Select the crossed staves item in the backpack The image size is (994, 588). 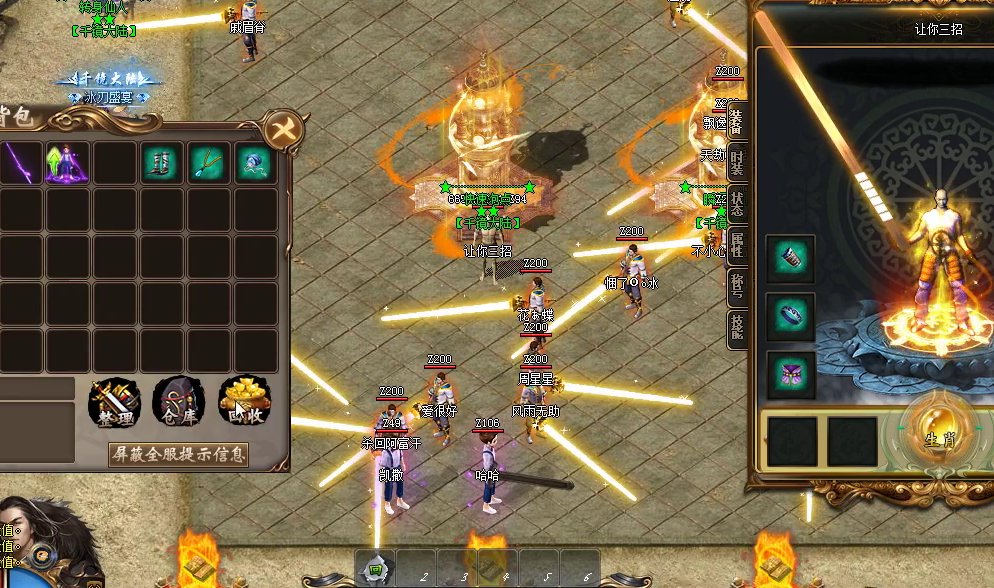pyautogui.click(x=207, y=163)
